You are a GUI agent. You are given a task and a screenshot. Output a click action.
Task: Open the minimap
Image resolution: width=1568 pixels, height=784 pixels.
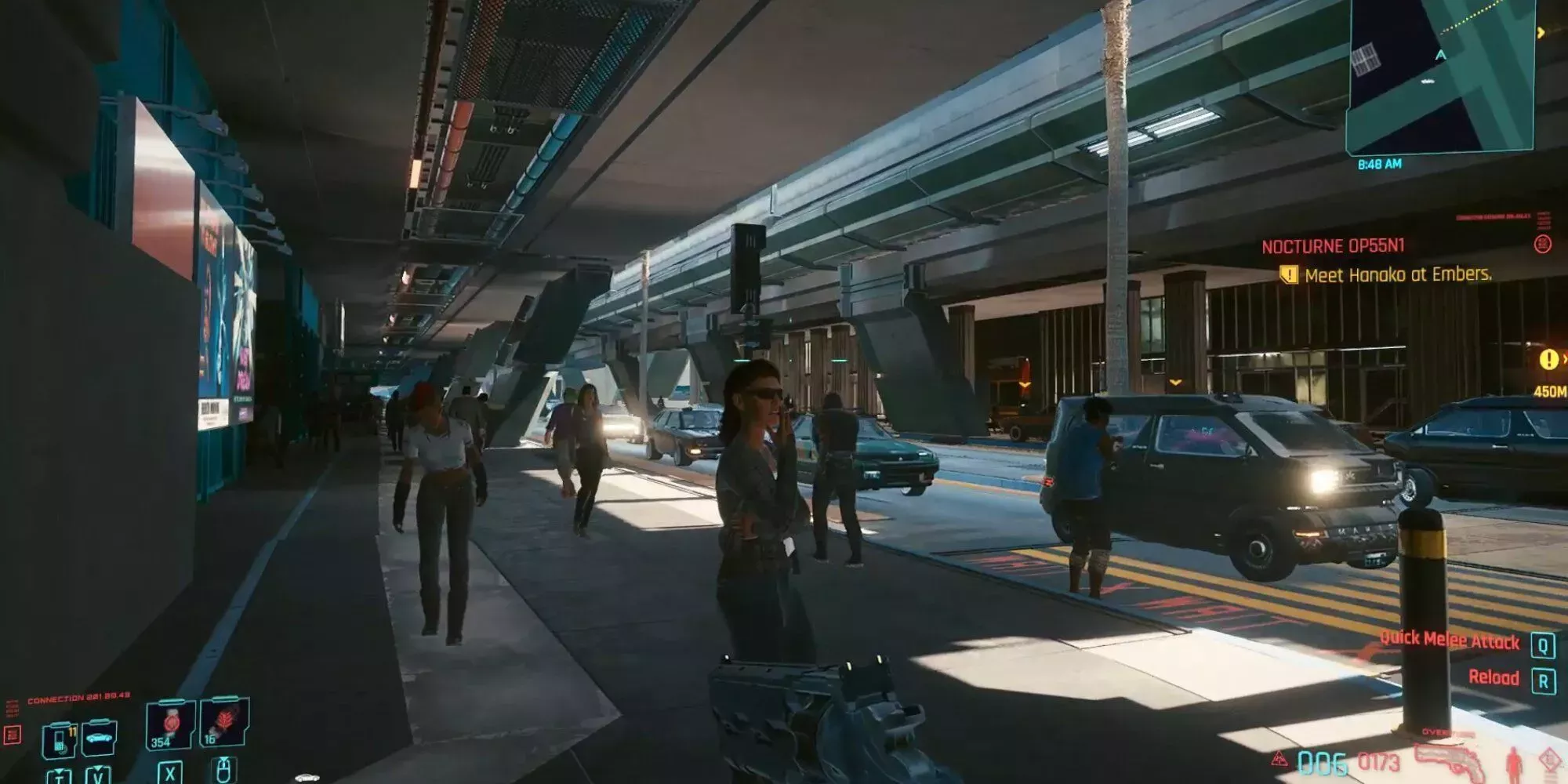(x=1441, y=74)
